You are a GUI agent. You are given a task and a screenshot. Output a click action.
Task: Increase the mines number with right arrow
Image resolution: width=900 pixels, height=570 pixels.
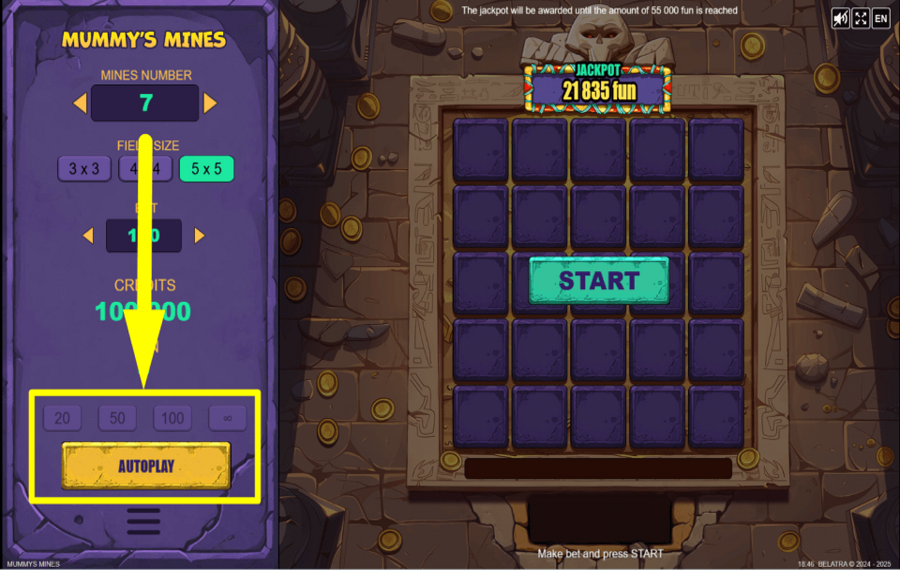[210, 103]
